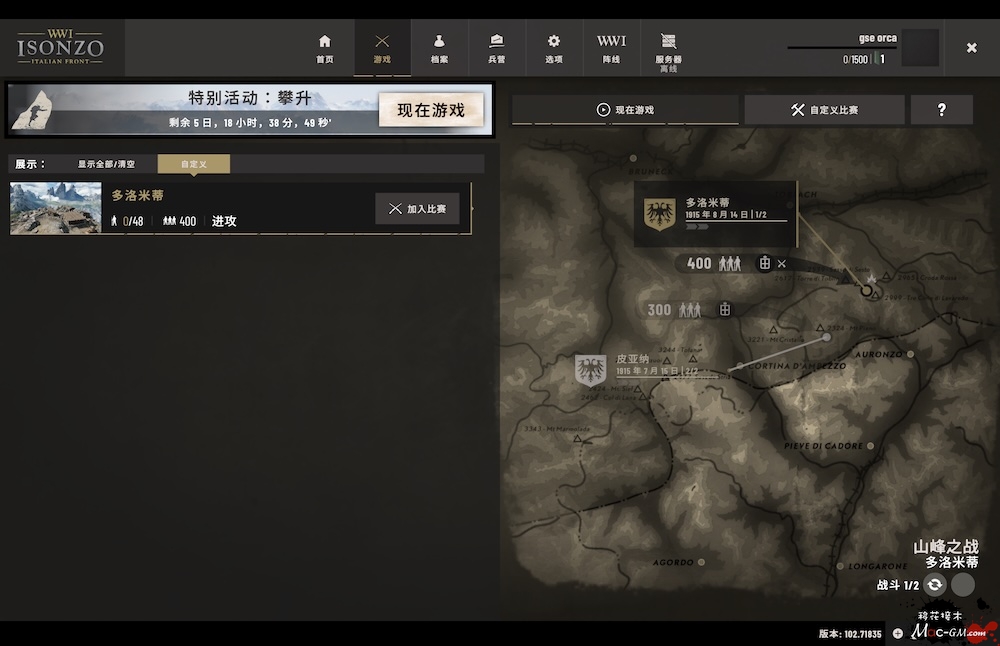Switch to the WWI 阵线 tab
Image resolution: width=1000 pixels, height=646 pixels.
[x=611, y=48]
